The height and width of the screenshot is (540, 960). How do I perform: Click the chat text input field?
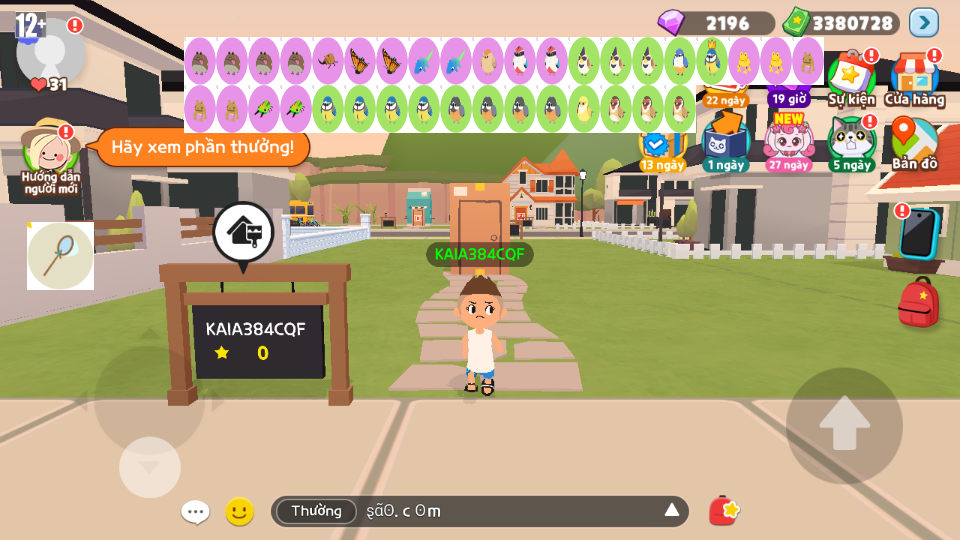510,512
